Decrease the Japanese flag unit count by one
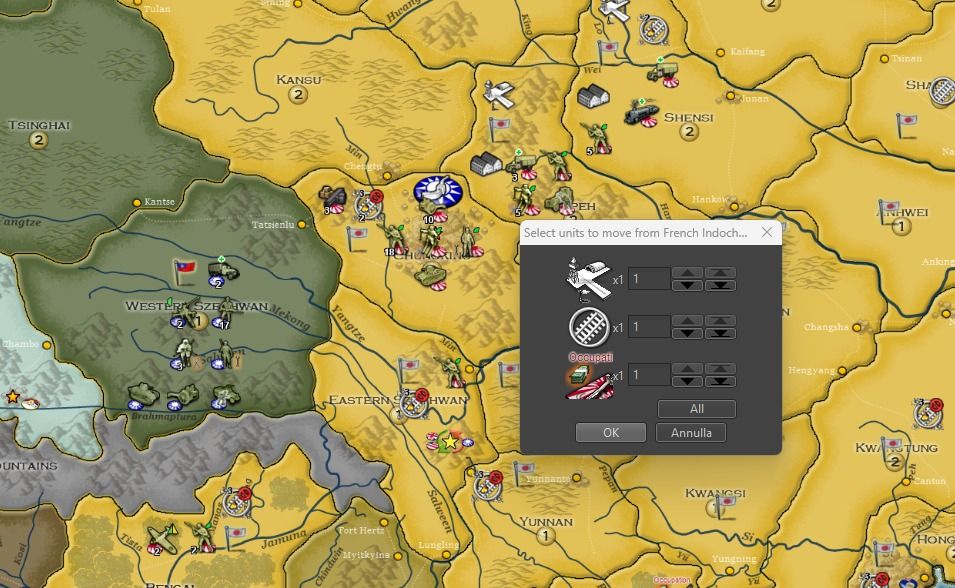The image size is (955, 588). [x=687, y=382]
